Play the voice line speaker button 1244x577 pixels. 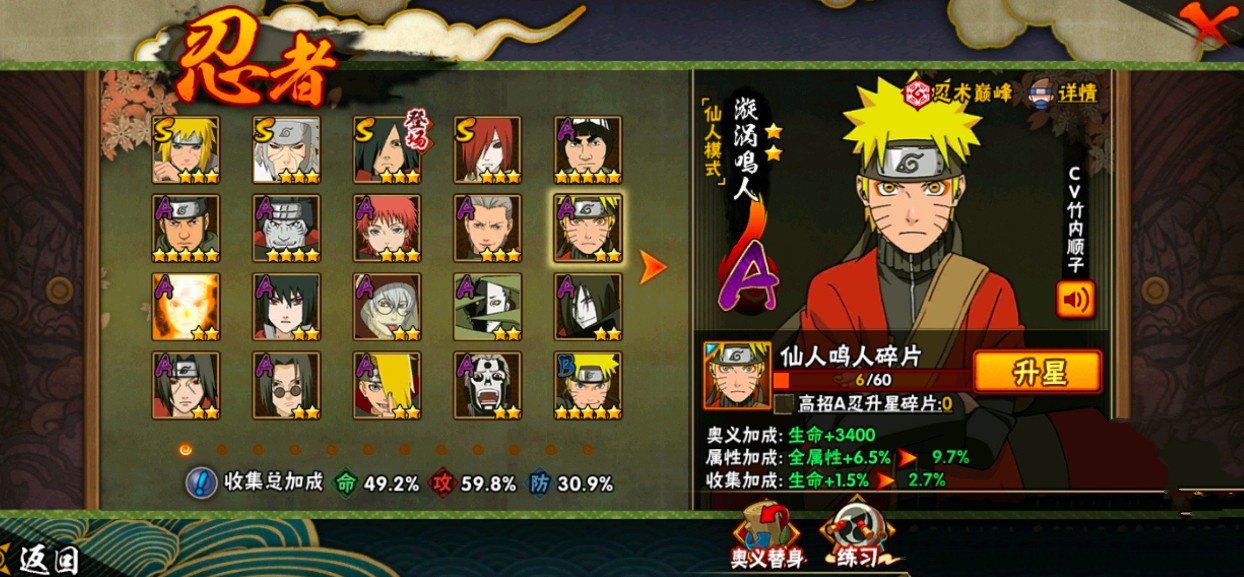point(1075,299)
